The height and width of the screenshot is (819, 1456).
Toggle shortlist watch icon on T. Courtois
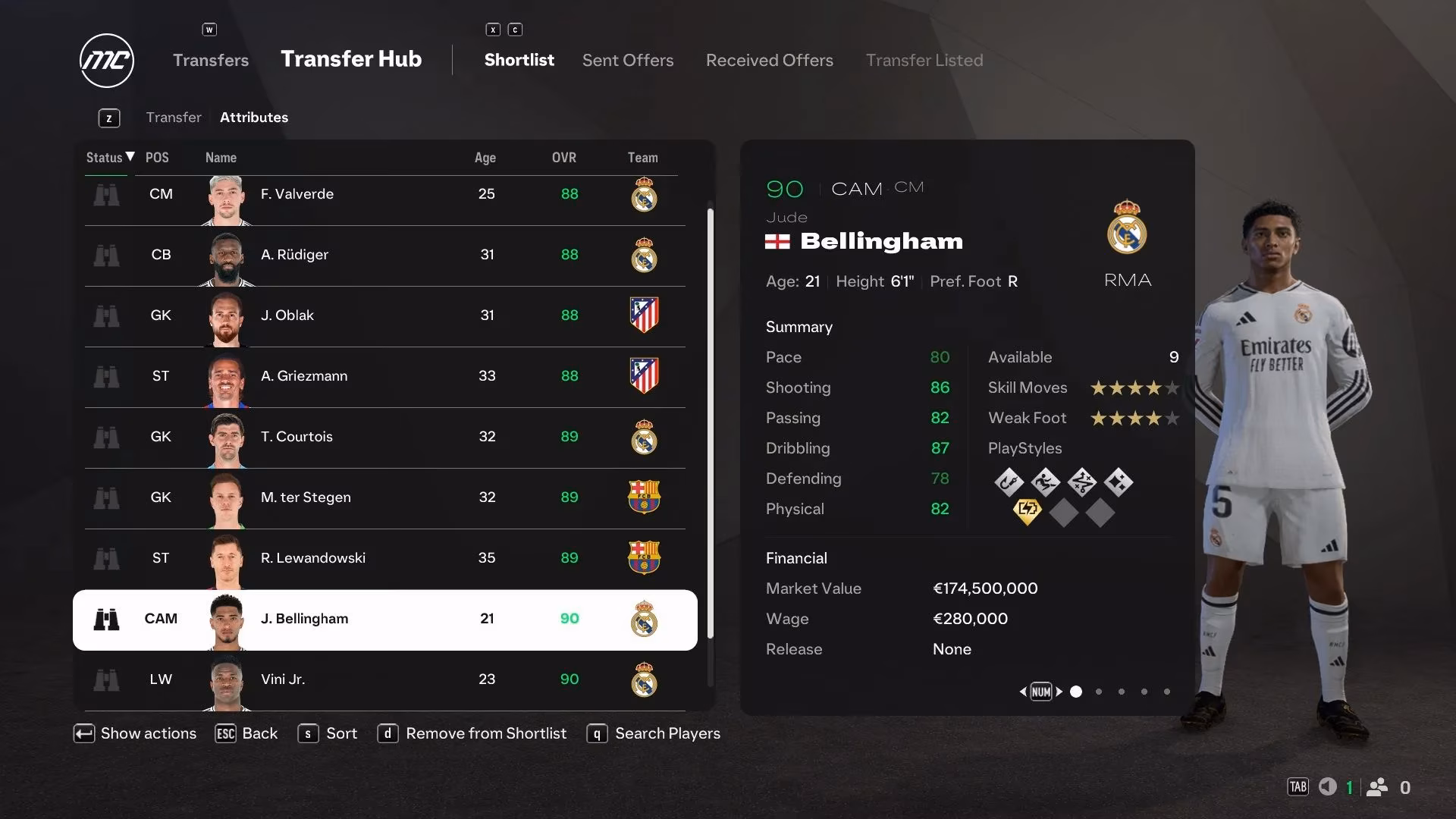pyautogui.click(x=107, y=438)
